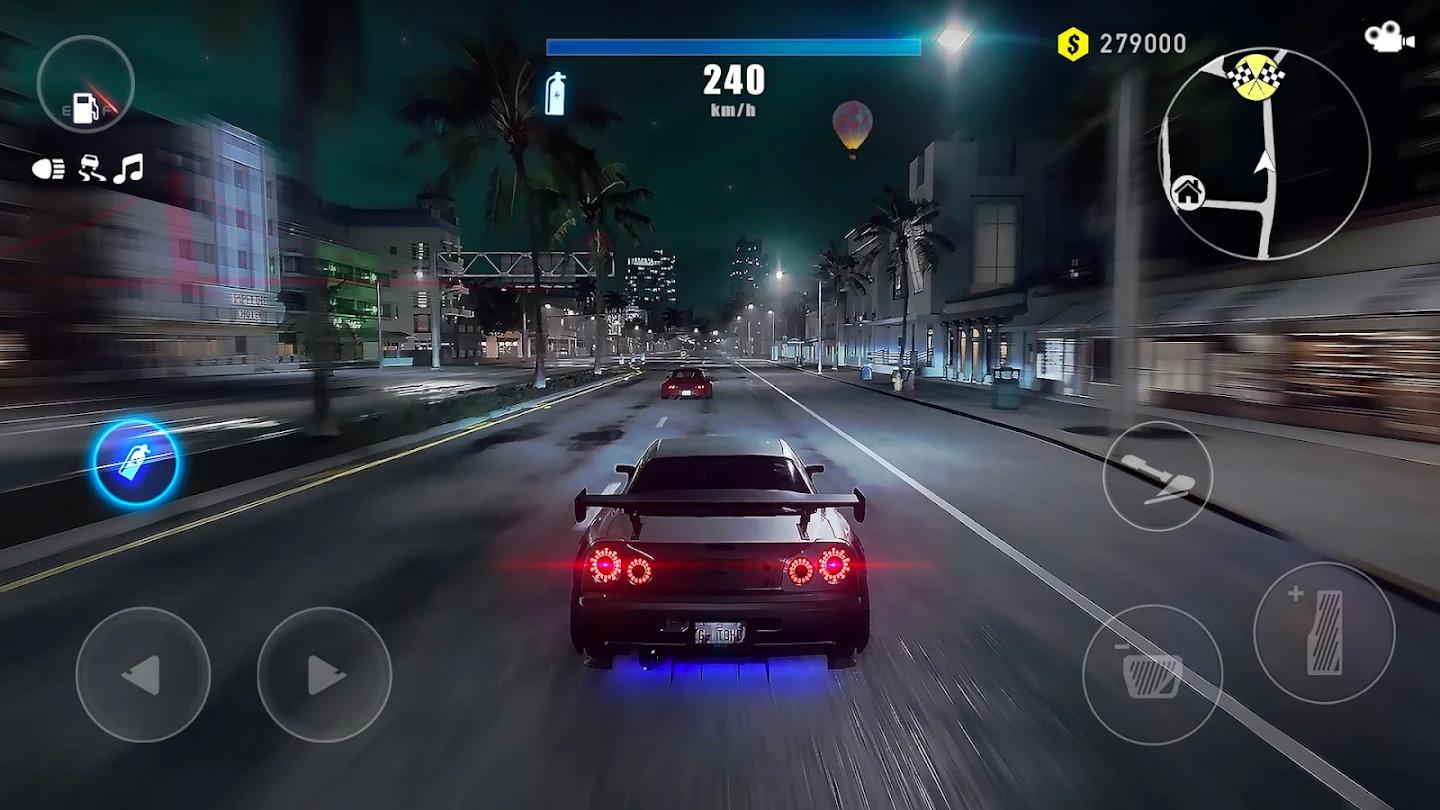Tap the steer left arrow
The width and height of the screenshot is (1440, 810).
[143, 674]
